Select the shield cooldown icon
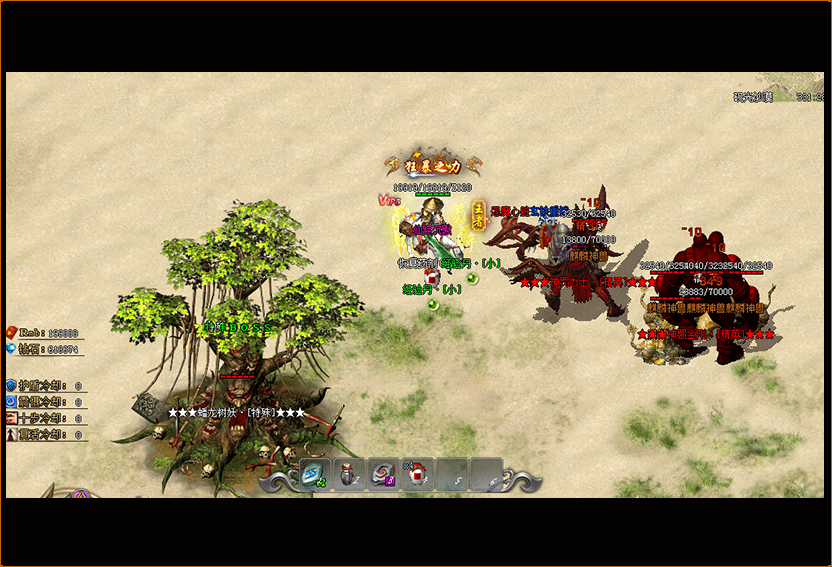This screenshot has height=567, width=832. (11, 385)
